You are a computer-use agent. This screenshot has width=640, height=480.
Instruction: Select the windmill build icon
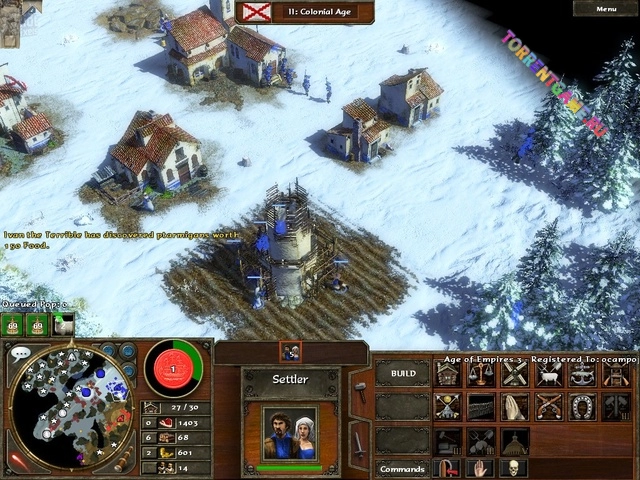tap(514, 374)
